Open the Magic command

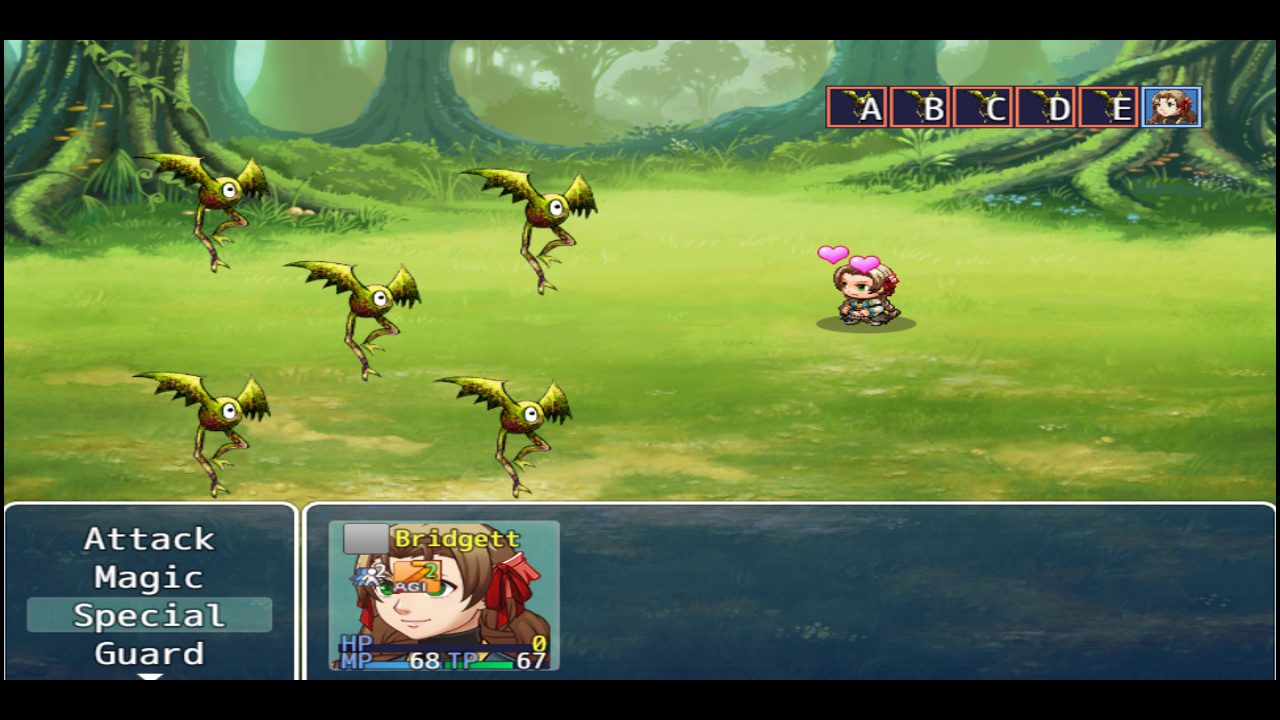tap(148, 577)
